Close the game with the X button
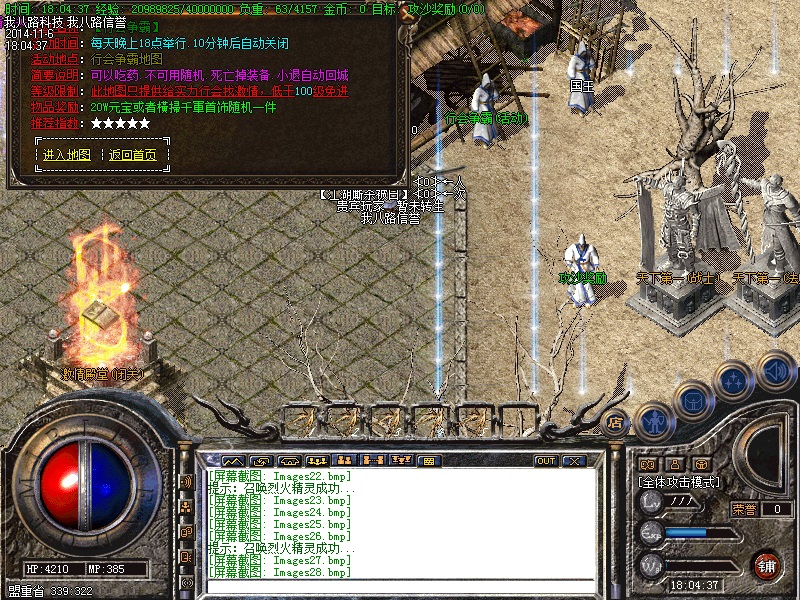This screenshot has width=800, height=600. coord(574,461)
